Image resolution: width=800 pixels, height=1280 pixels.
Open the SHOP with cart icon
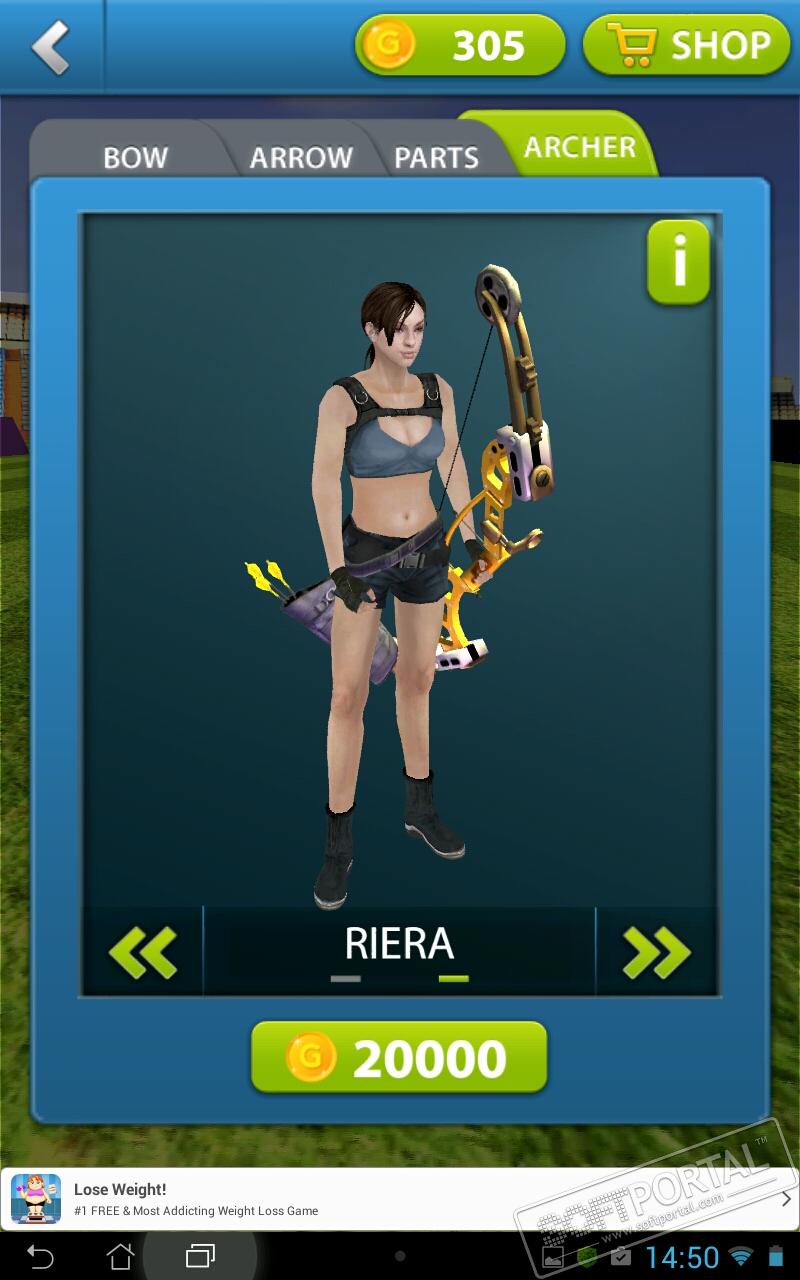(686, 45)
